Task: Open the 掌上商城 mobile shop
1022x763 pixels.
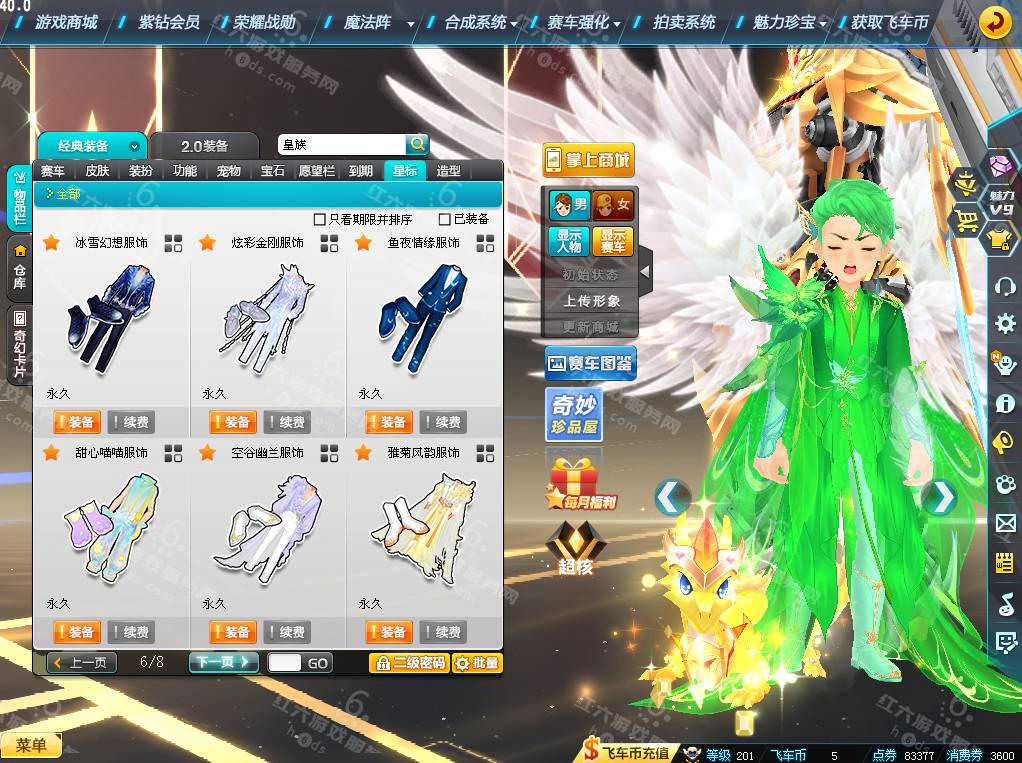Action: click(x=589, y=160)
